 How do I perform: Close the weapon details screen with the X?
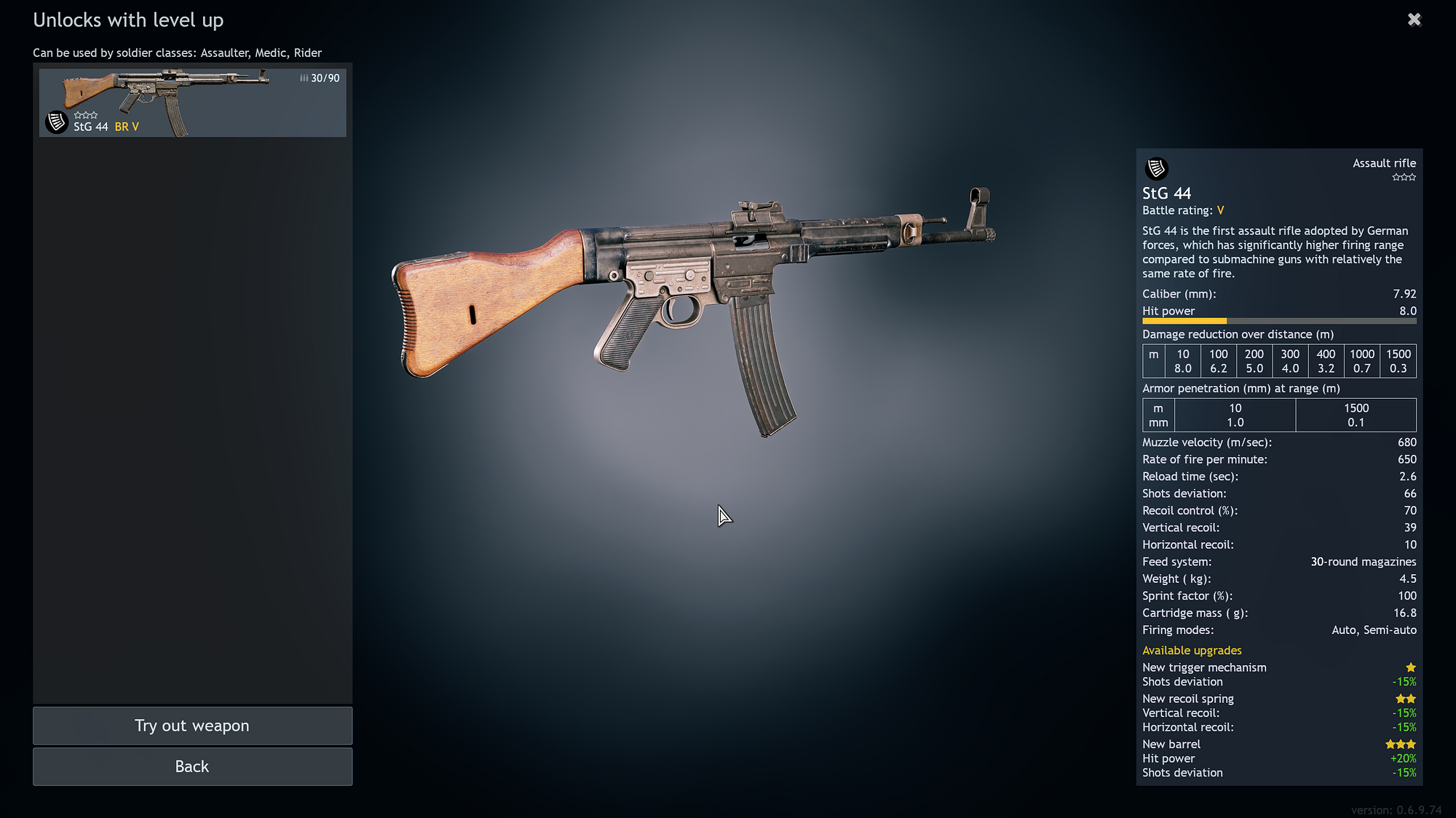coord(1414,19)
